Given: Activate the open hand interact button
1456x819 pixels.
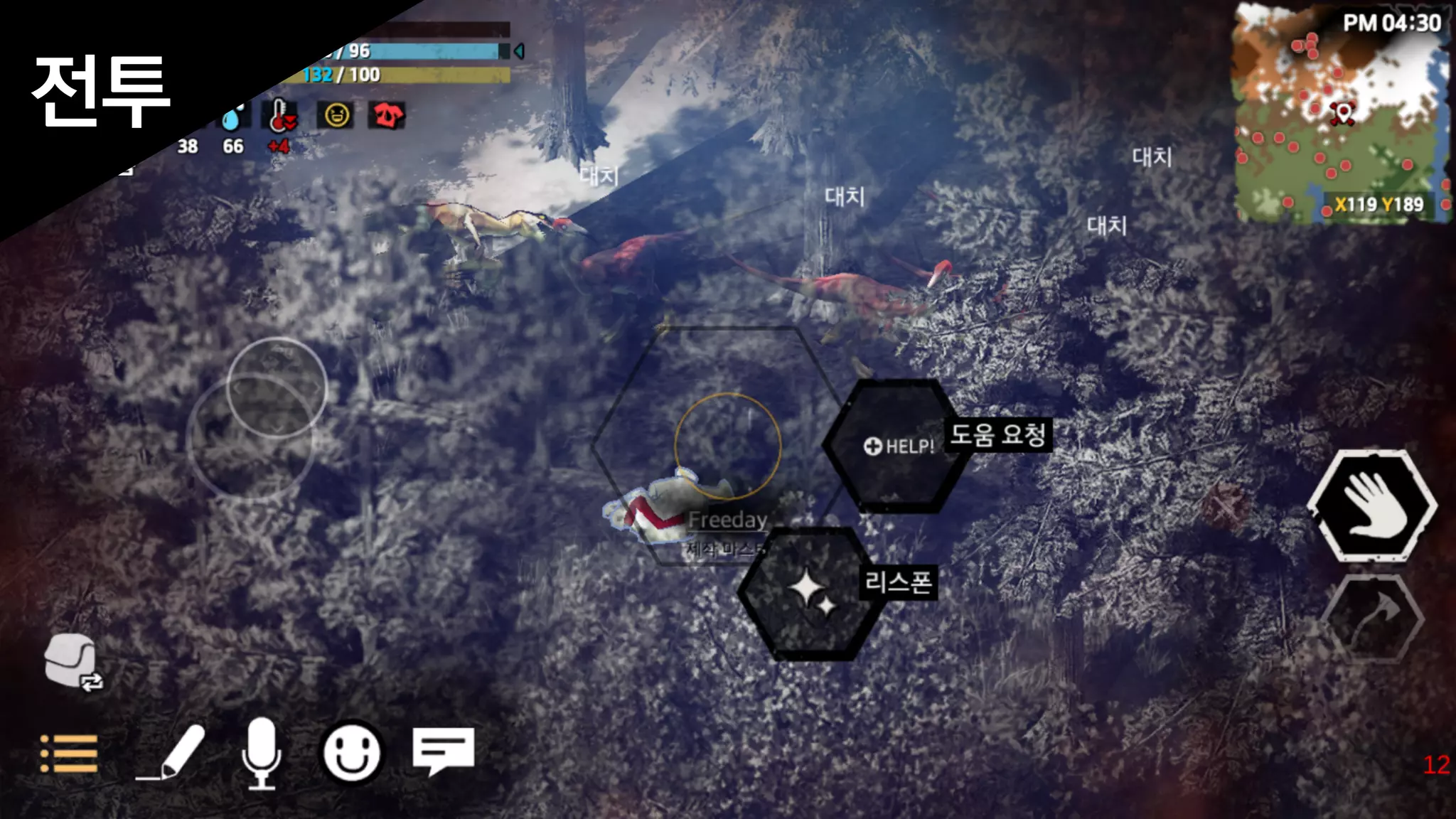Looking at the screenshot, I should [1371, 505].
